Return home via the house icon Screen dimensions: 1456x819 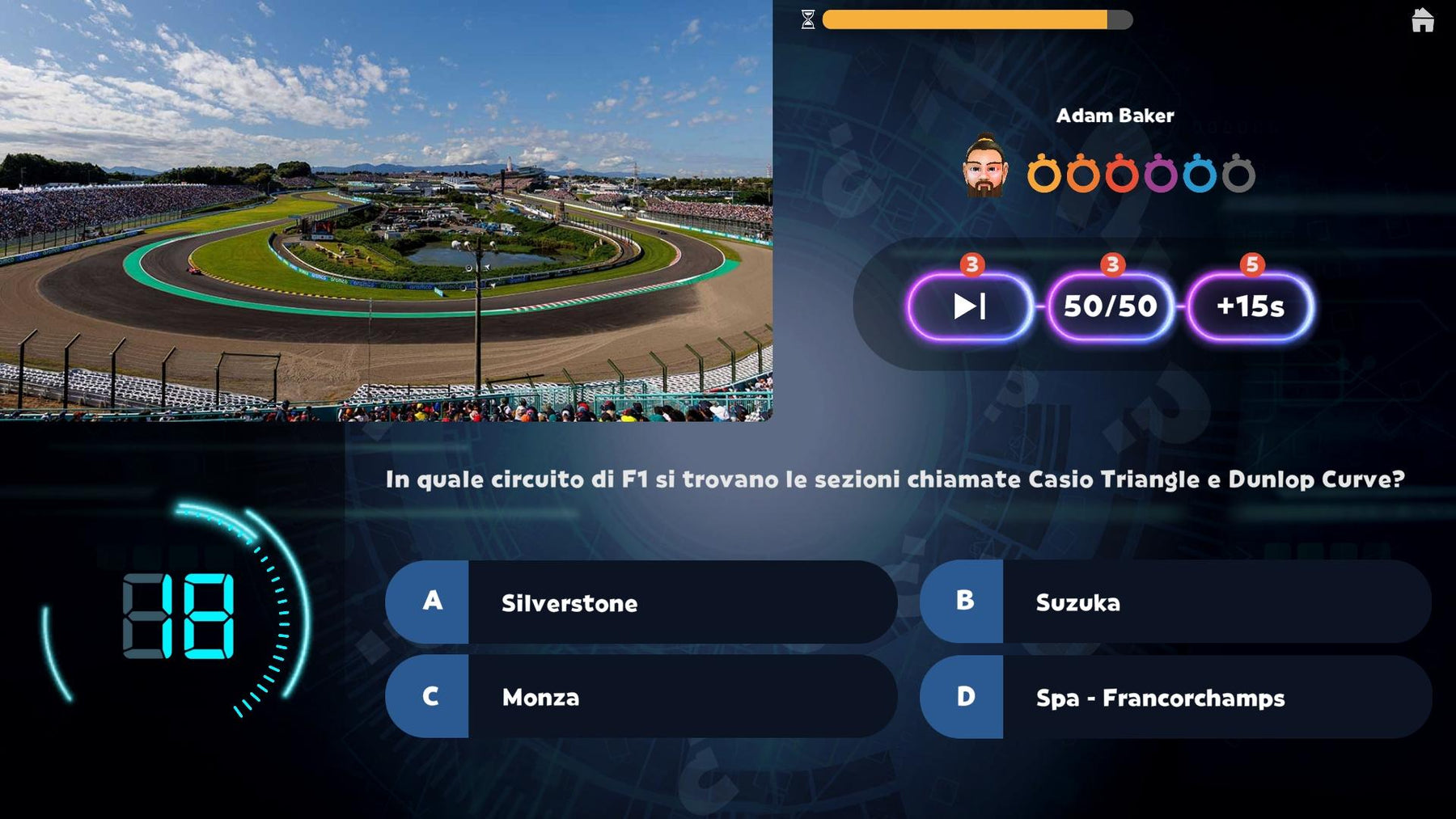pos(1422,20)
